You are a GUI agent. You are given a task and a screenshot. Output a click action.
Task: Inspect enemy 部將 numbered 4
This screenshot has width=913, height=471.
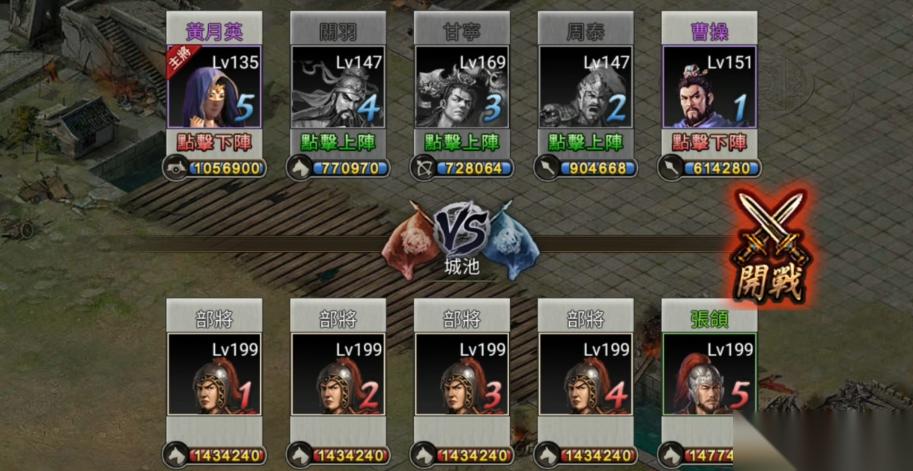click(x=586, y=374)
